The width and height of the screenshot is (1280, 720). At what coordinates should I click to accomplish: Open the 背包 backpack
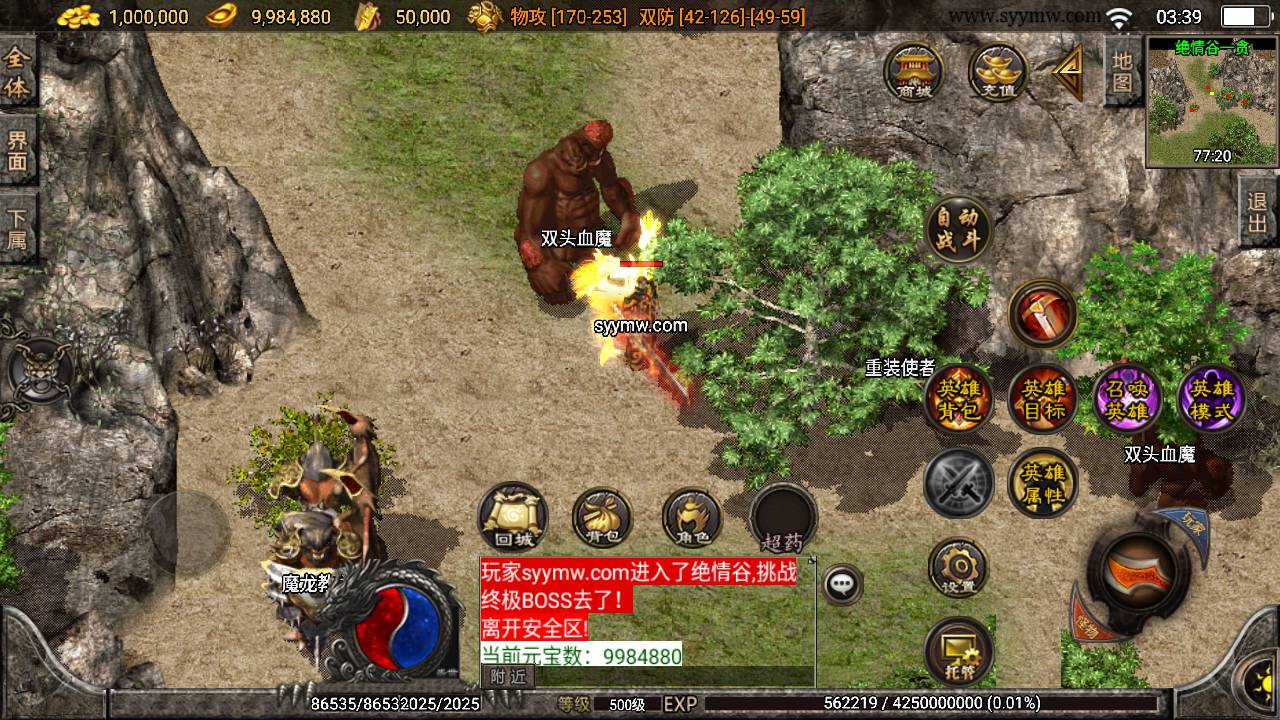click(x=602, y=517)
